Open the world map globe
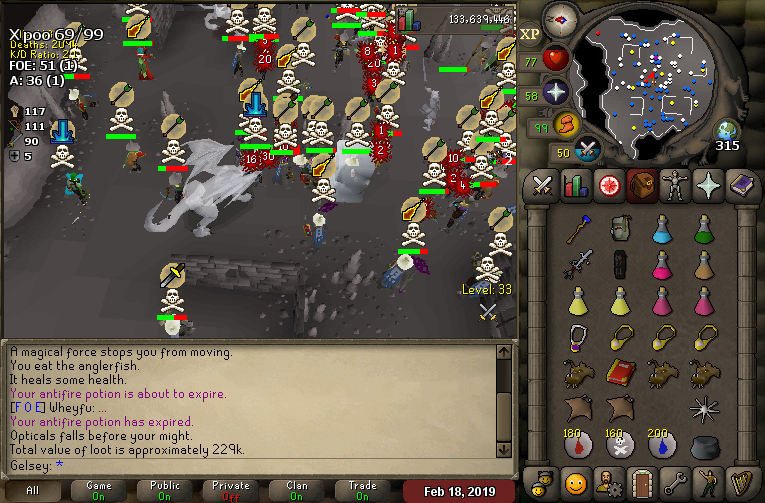The height and width of the screenshot is (503, 765). pos(726,131)
